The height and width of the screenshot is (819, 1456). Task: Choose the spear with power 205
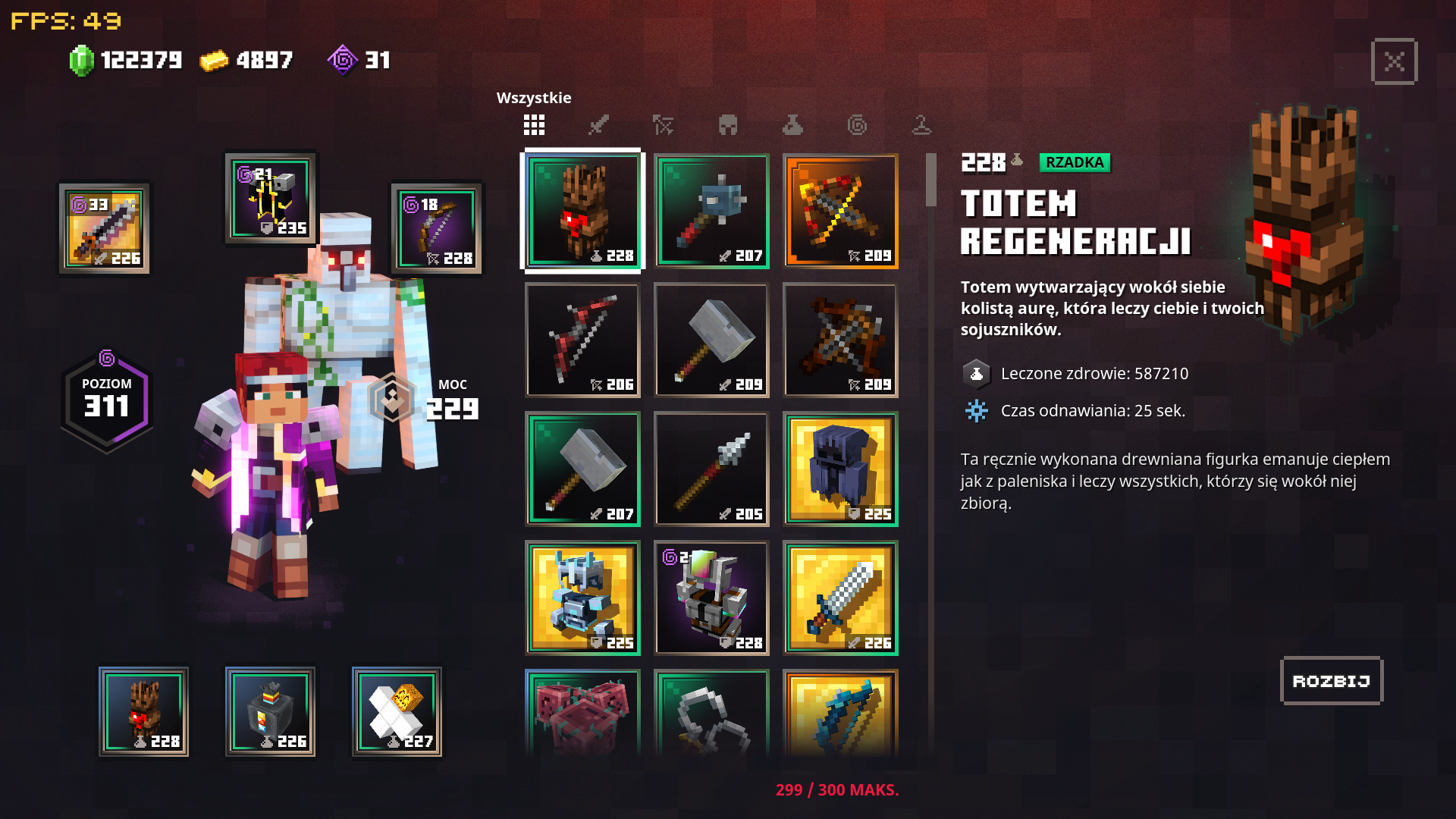click(x=711, y=469)
